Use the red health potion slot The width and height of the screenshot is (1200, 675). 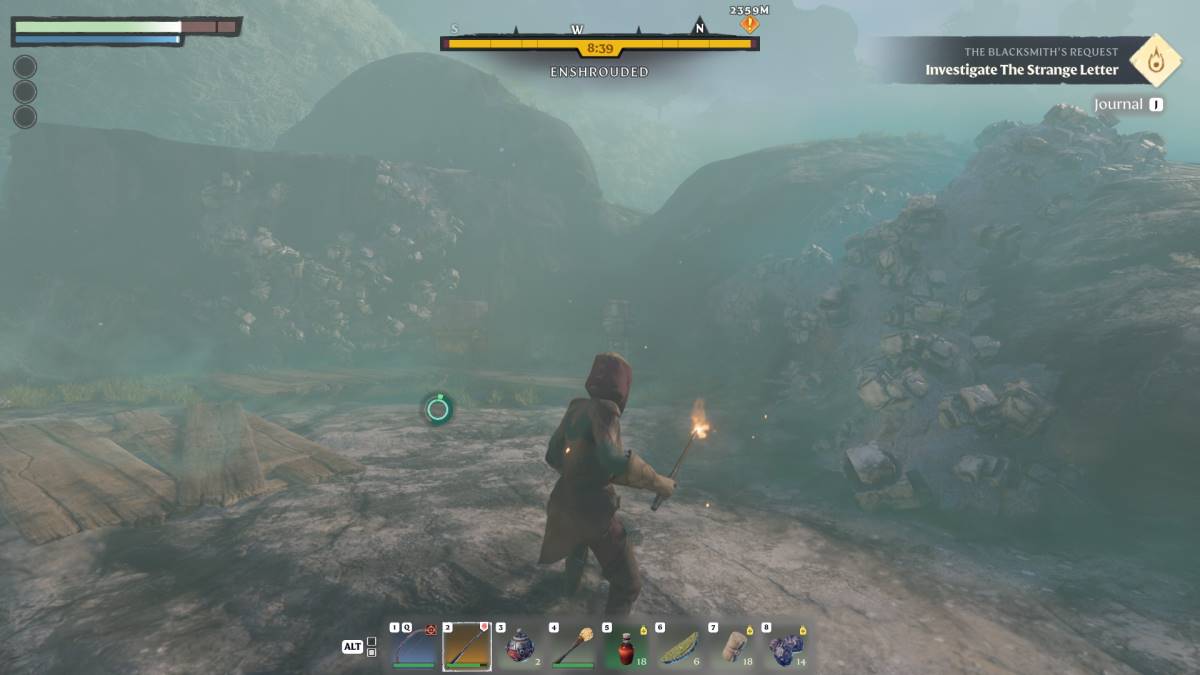[x=626, y=646]
